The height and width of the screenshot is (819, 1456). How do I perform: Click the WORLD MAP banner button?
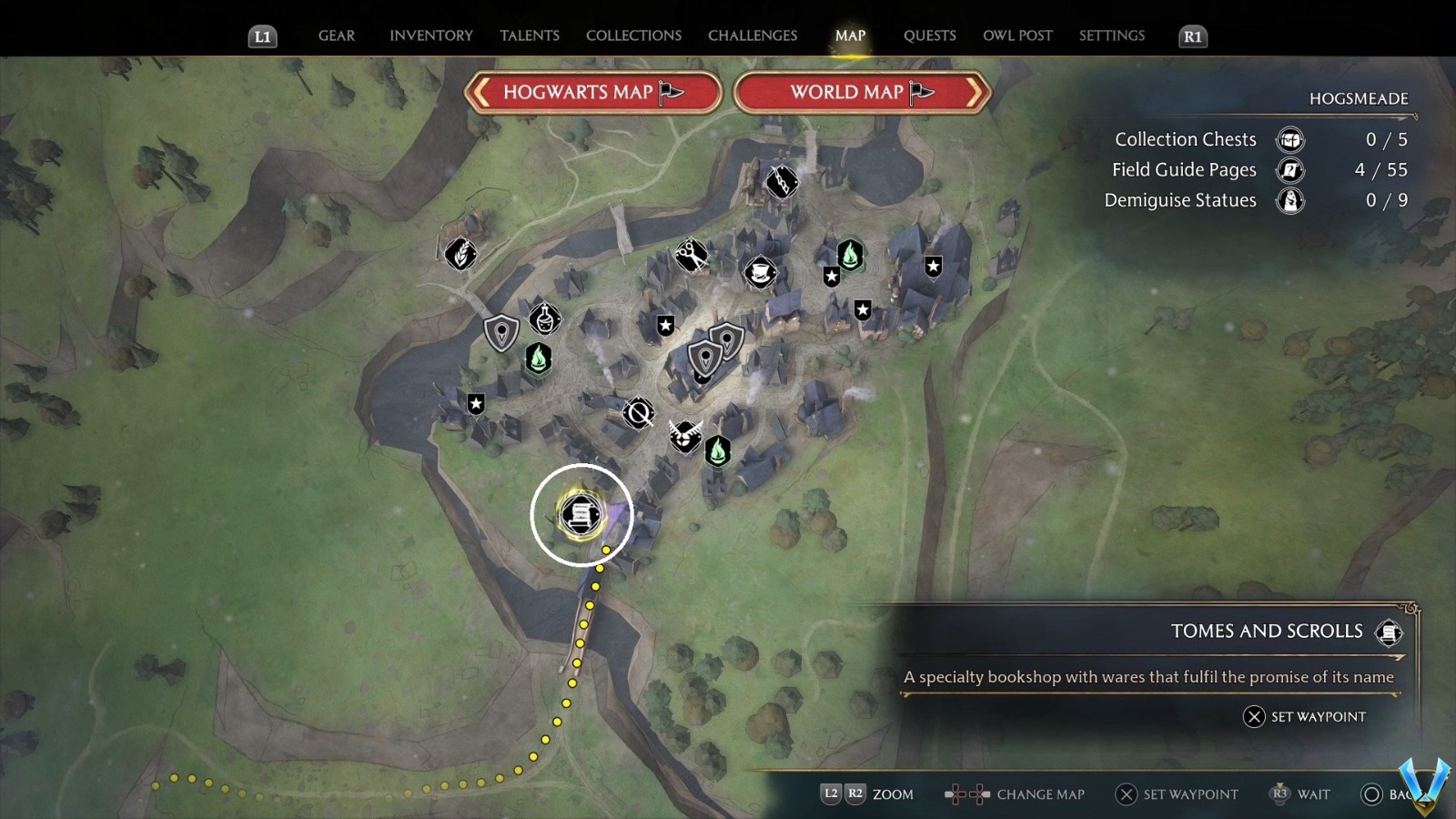click(x=859, y=92)
